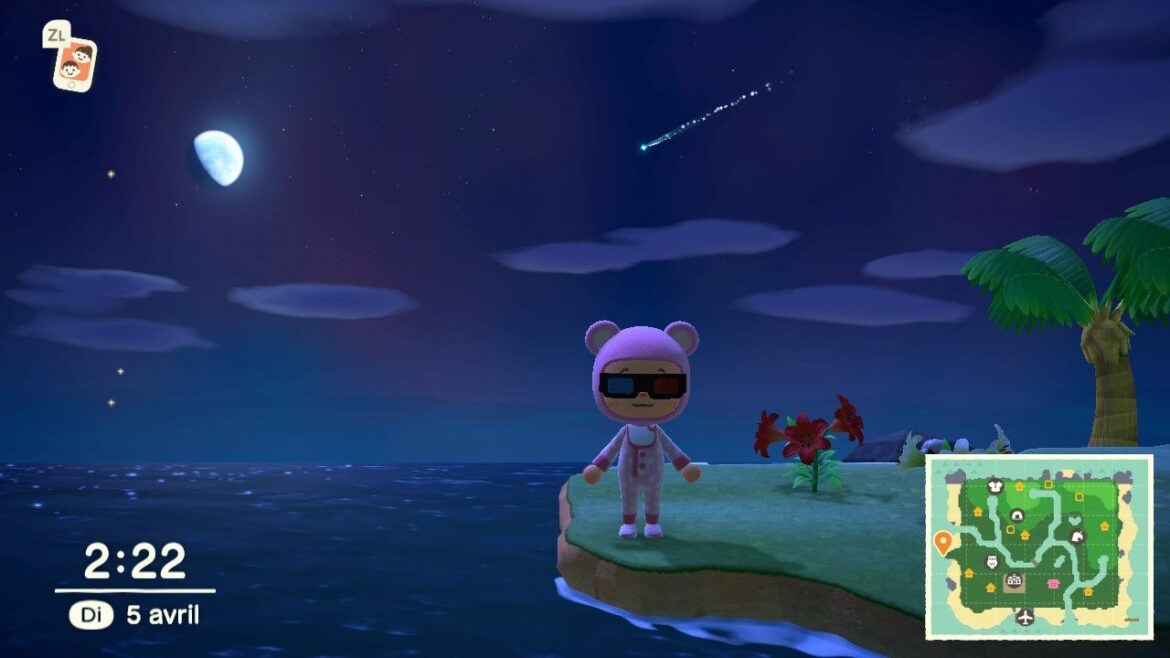The image size is (1170, 658).
Task: Select the airport plane icon on minimap
Action: 1025,617
